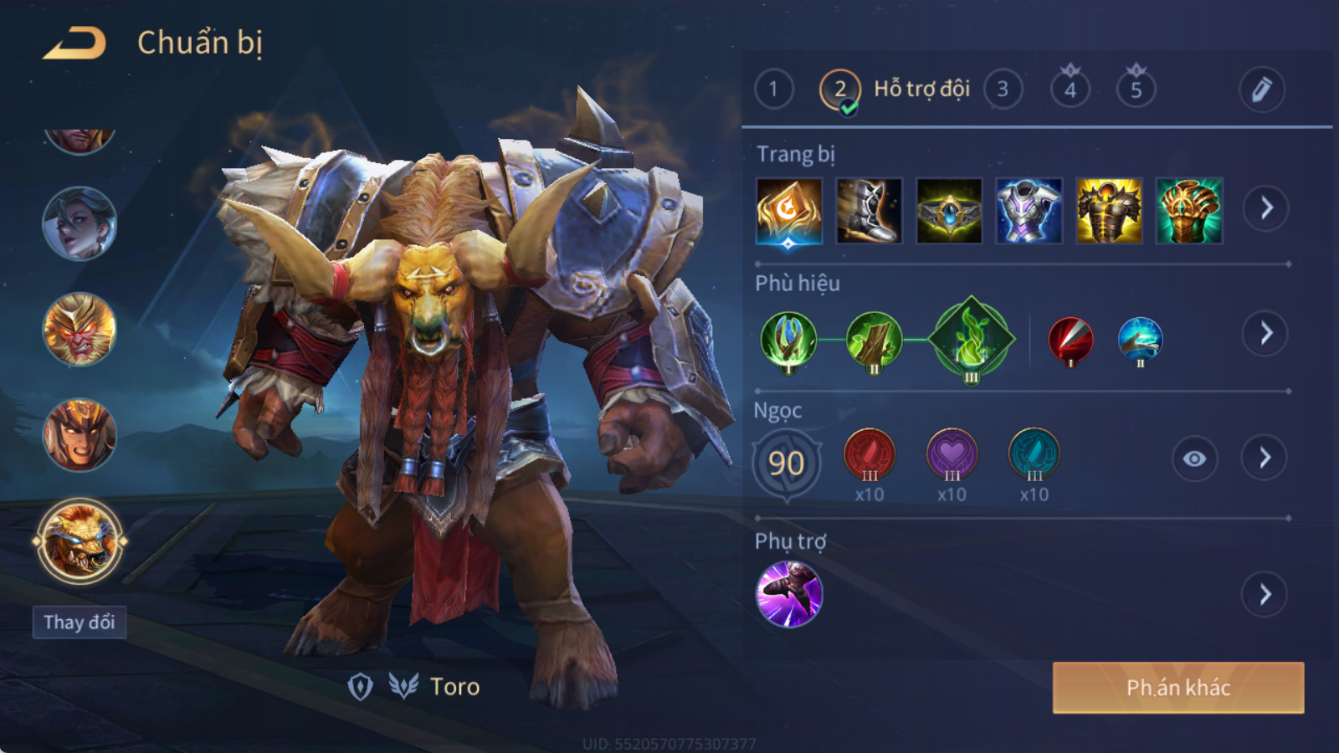This screenshot has height=753, width=1339.
Task: Open the Ph.án khác options button
Action: pyautogui.click(x=1178, y=688)
